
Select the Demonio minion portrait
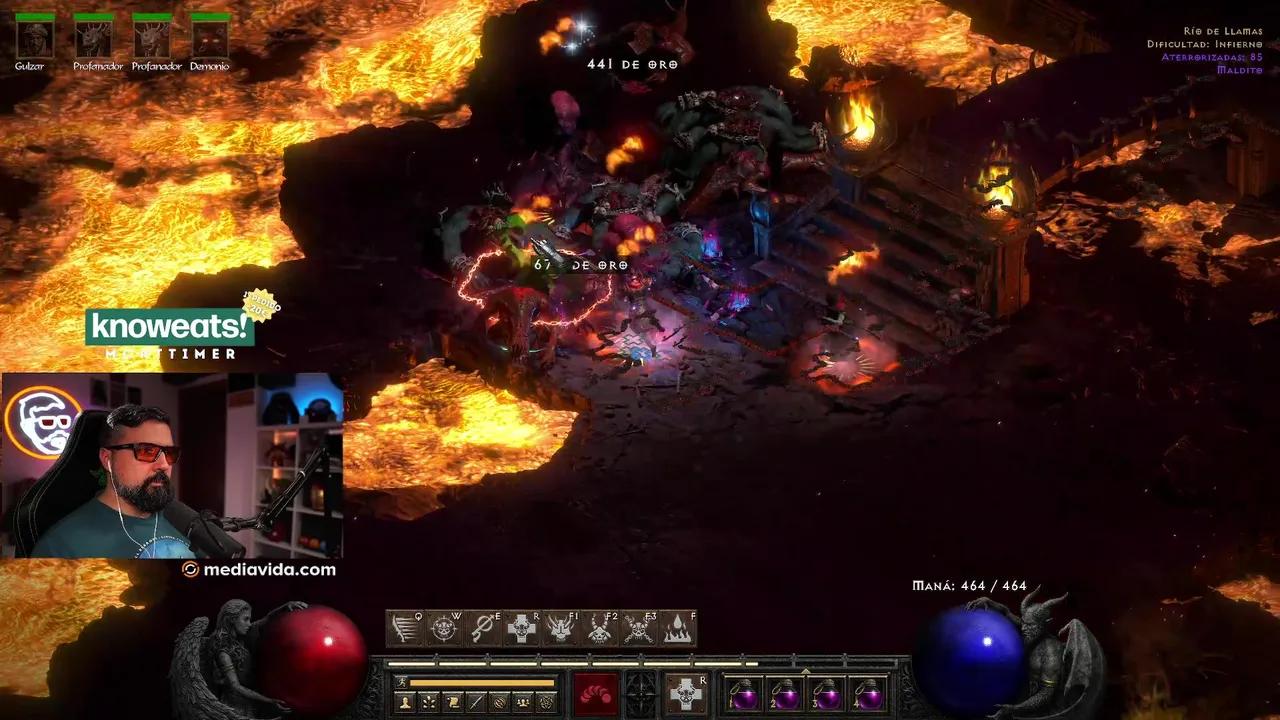[x=210, y=40]
